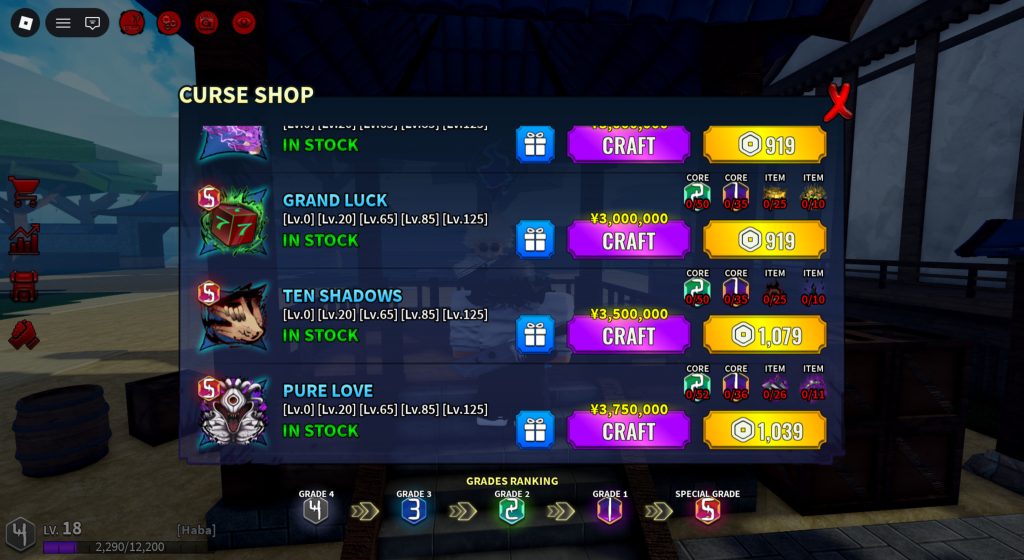Select the Ten Shadows wolf thumbnail

coord(234,318)
